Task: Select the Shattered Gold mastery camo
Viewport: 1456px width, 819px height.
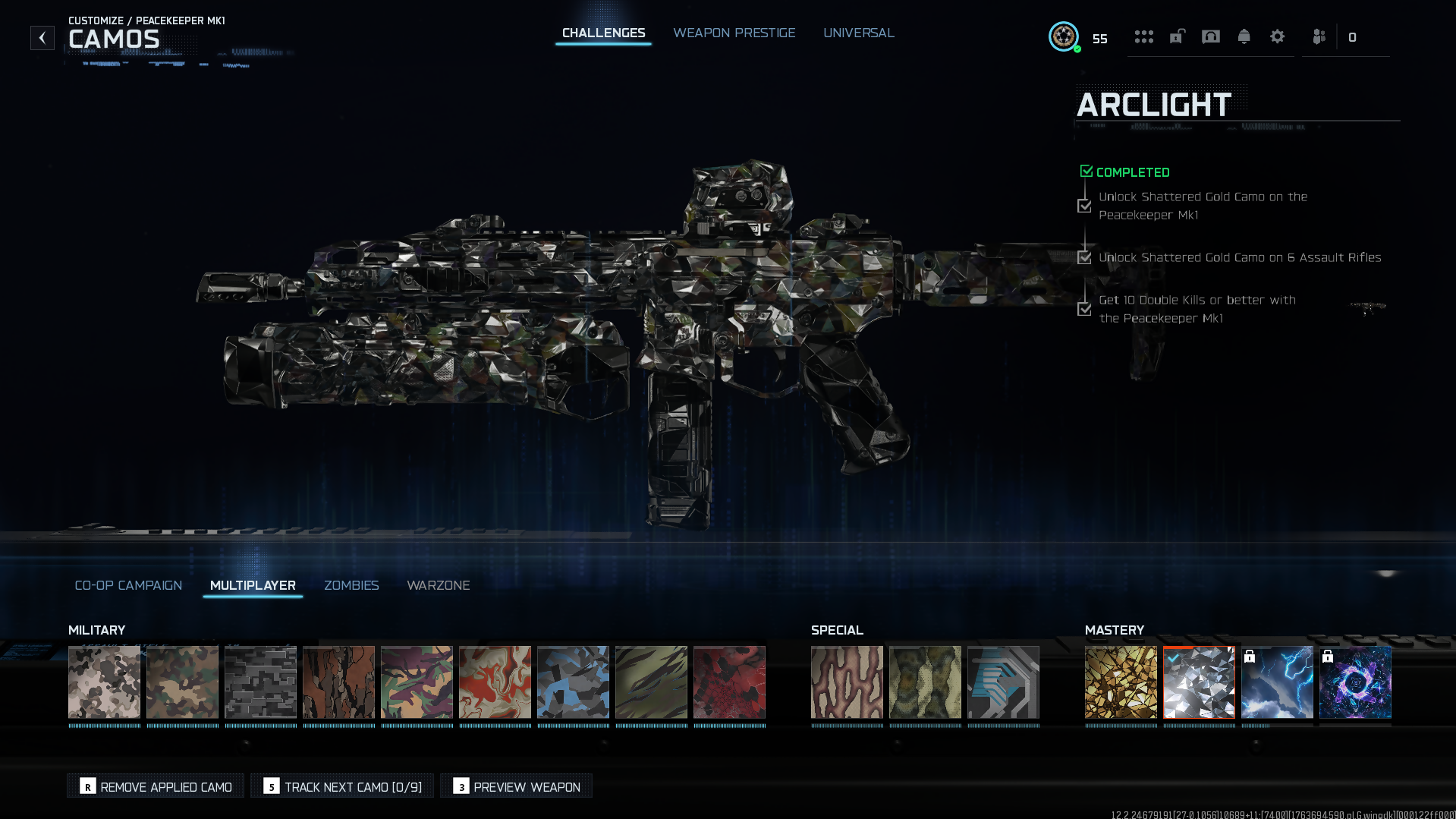Action: point(1121,682)
